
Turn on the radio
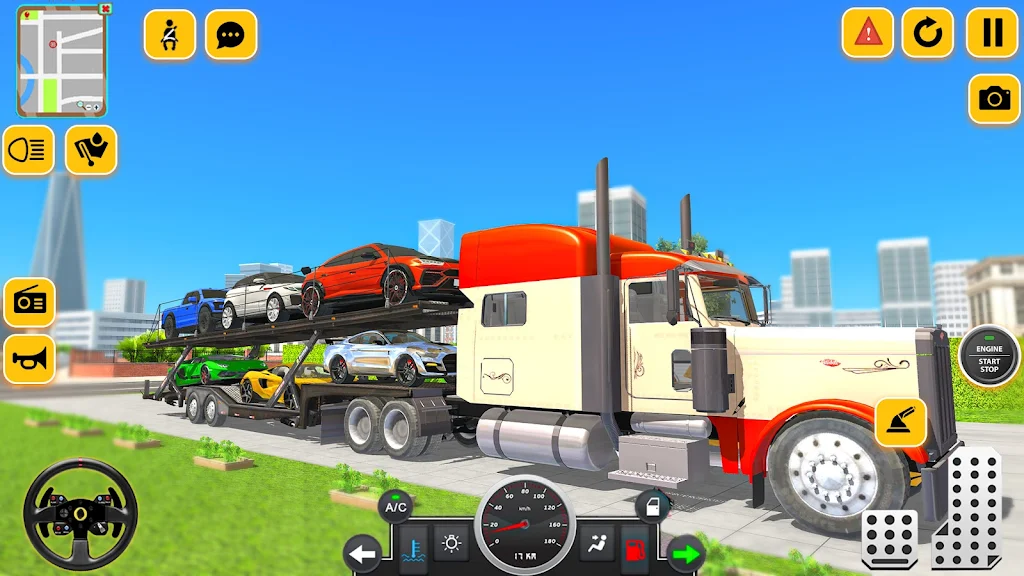coord(29,302)
